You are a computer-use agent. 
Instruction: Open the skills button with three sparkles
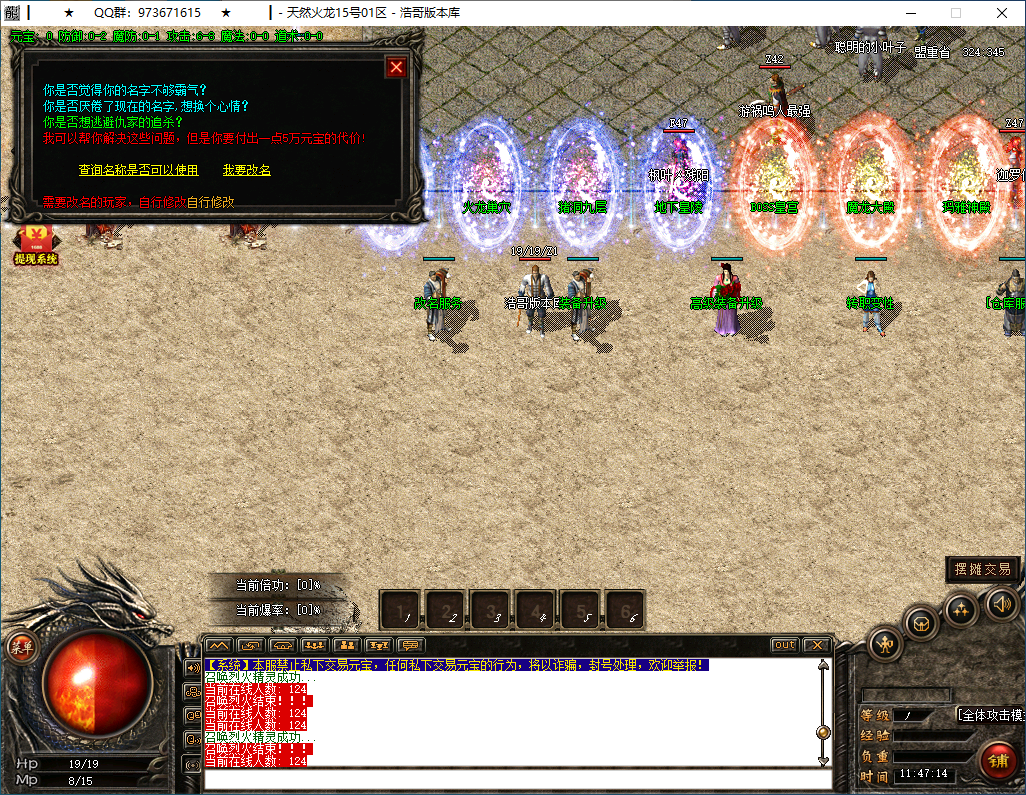pyautogui.click(x=961, y=609)
